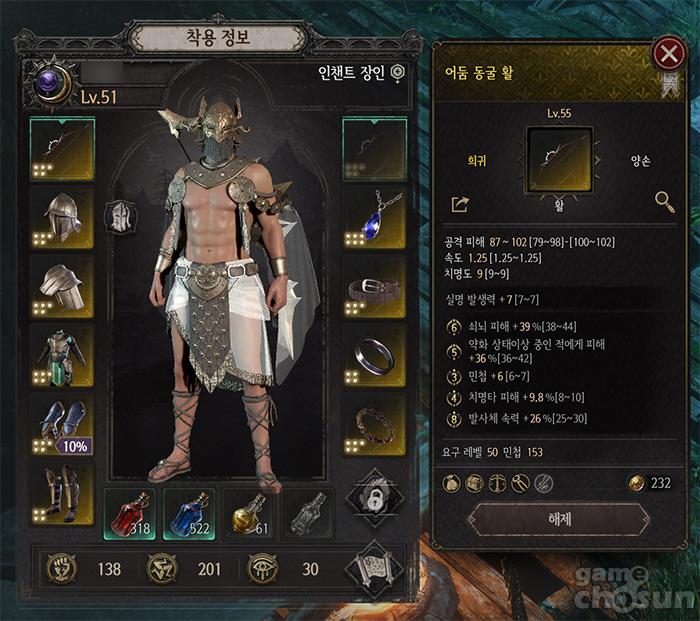Select the blue gem necklace slot
This screenshot has height=621, width=700.
coord(375,217)
